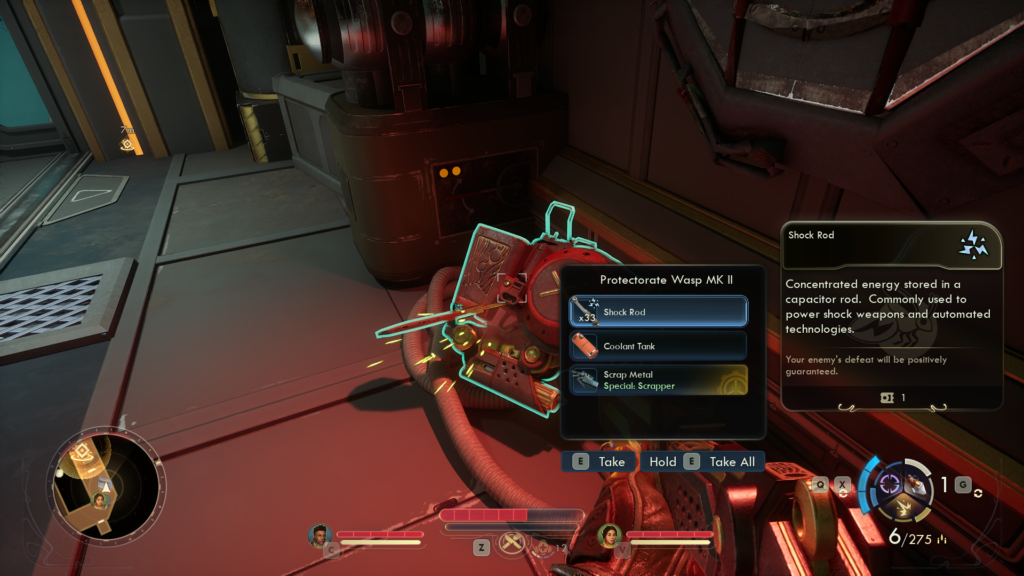The width and height of the screenshot is (1024, 576).
Task: Select Shock Rod in the loot list
Action: (658, 311)
